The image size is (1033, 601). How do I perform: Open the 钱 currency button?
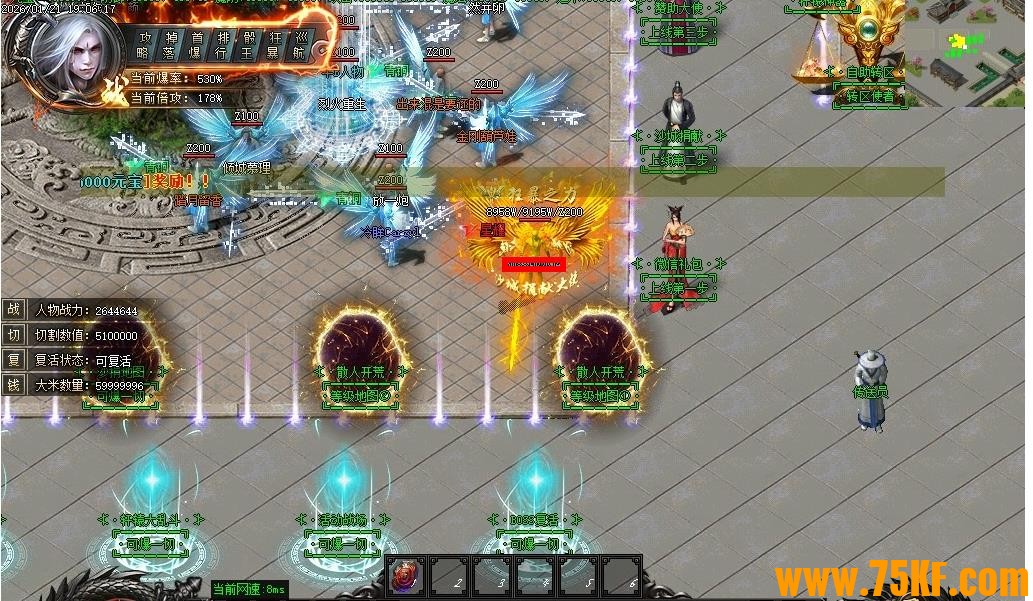coord(14,384)
